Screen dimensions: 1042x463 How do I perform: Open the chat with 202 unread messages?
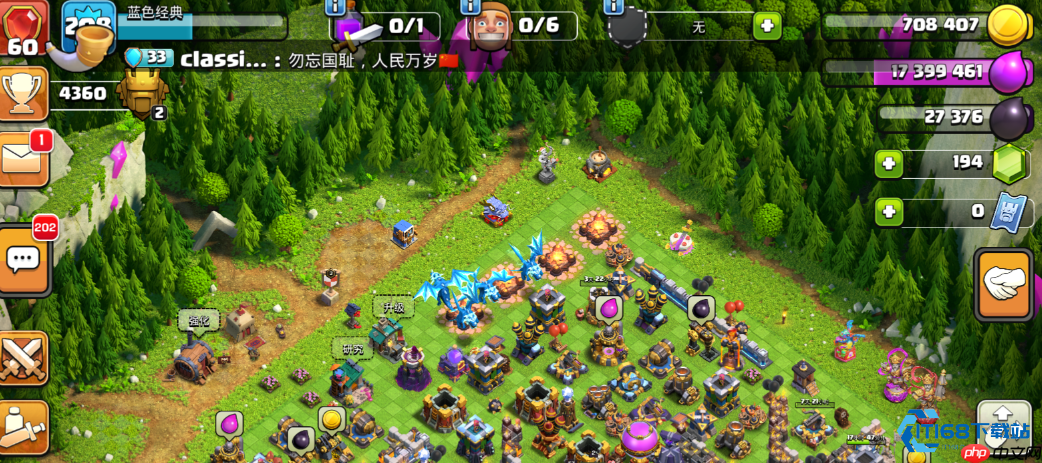click(24, 260)
